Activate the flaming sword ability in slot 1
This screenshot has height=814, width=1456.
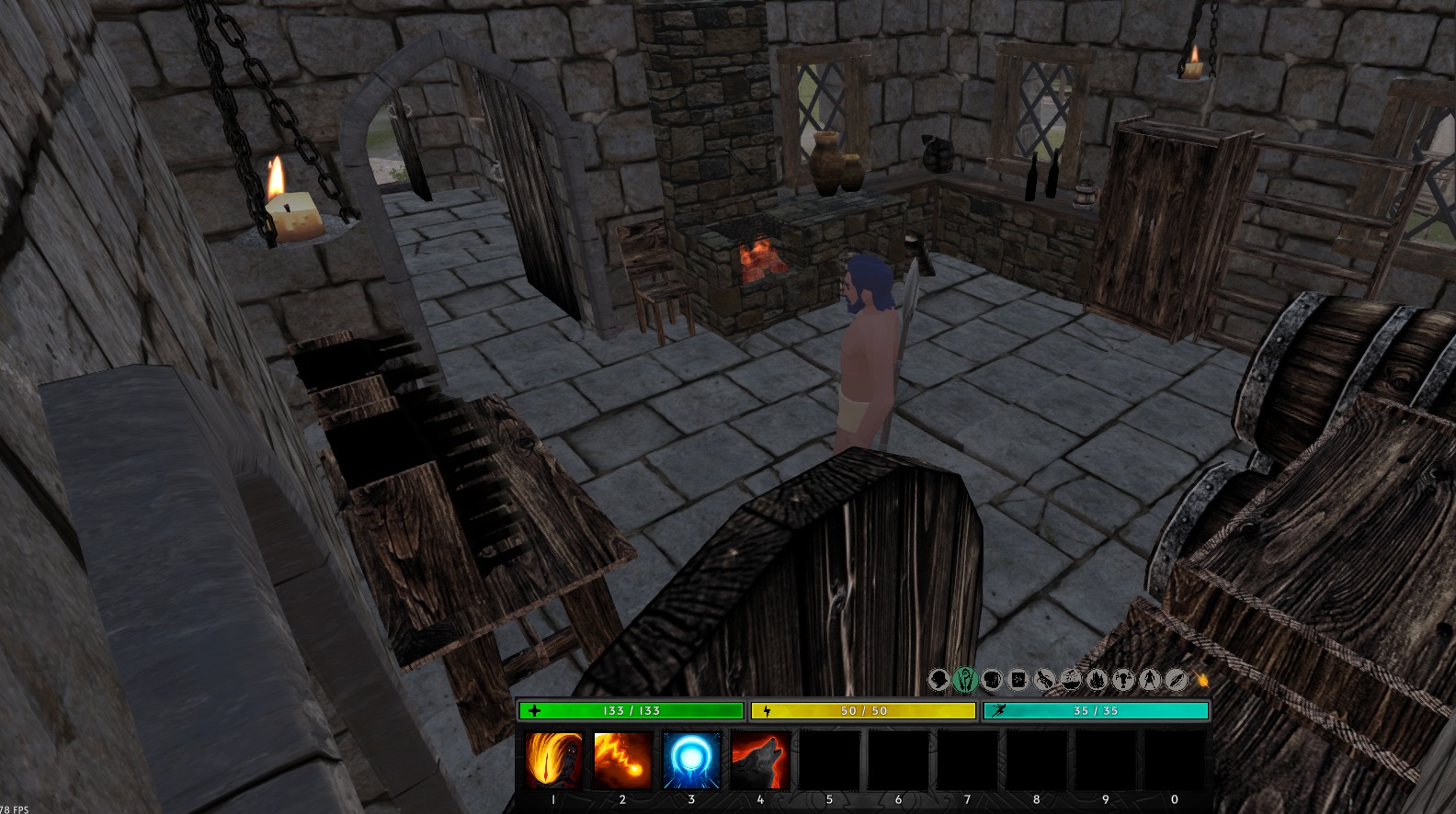pos(553,760)
